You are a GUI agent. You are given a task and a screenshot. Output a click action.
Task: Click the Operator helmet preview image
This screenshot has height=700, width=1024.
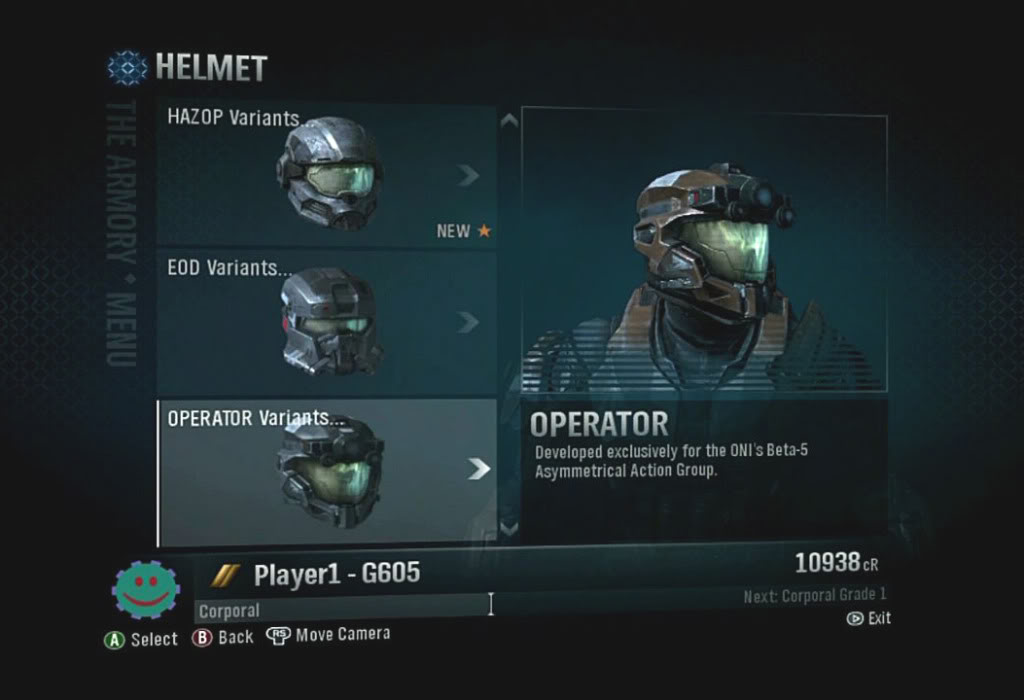(x=704, y=250)
